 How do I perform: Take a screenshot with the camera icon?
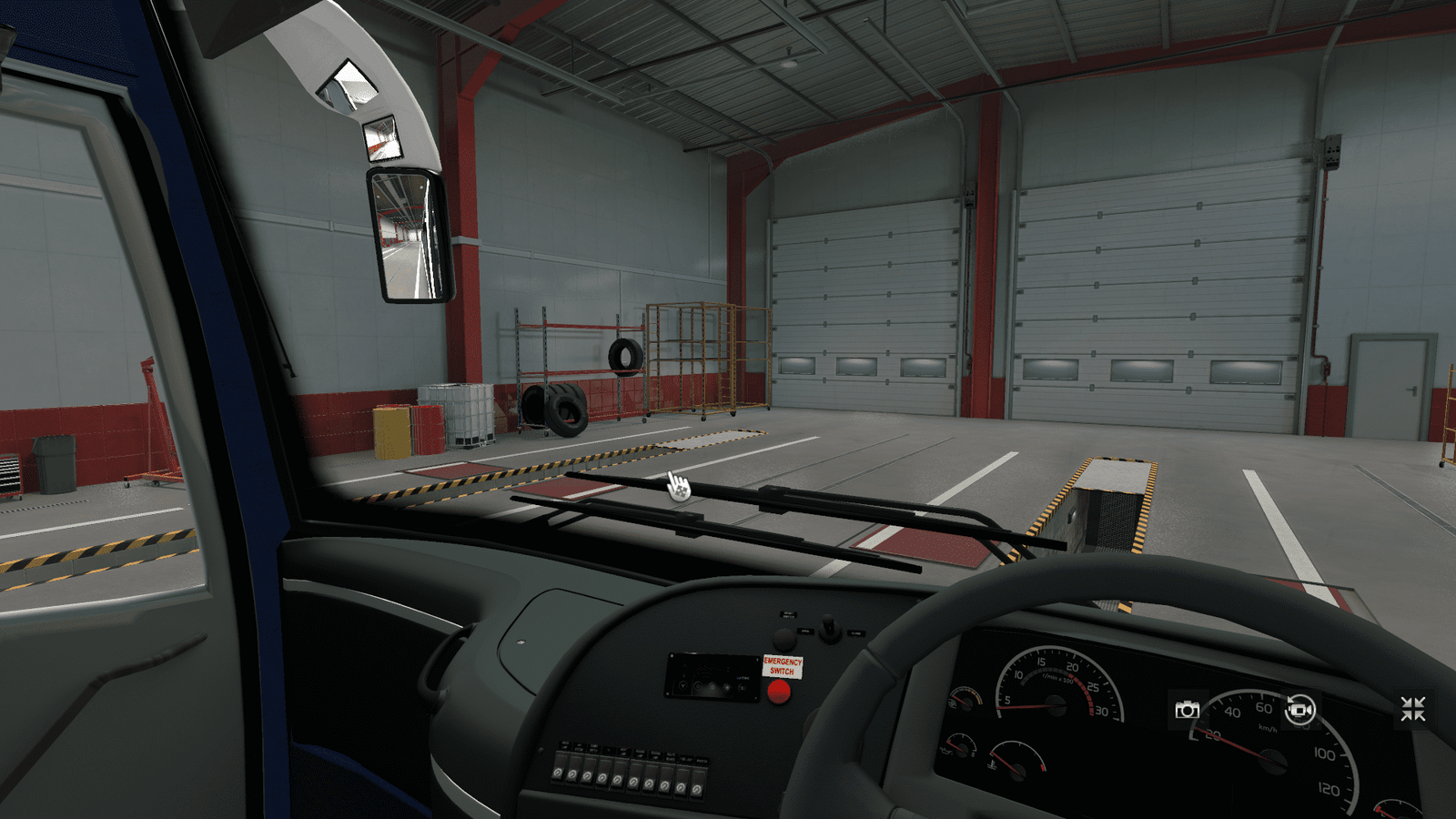tap(1187, 710)
